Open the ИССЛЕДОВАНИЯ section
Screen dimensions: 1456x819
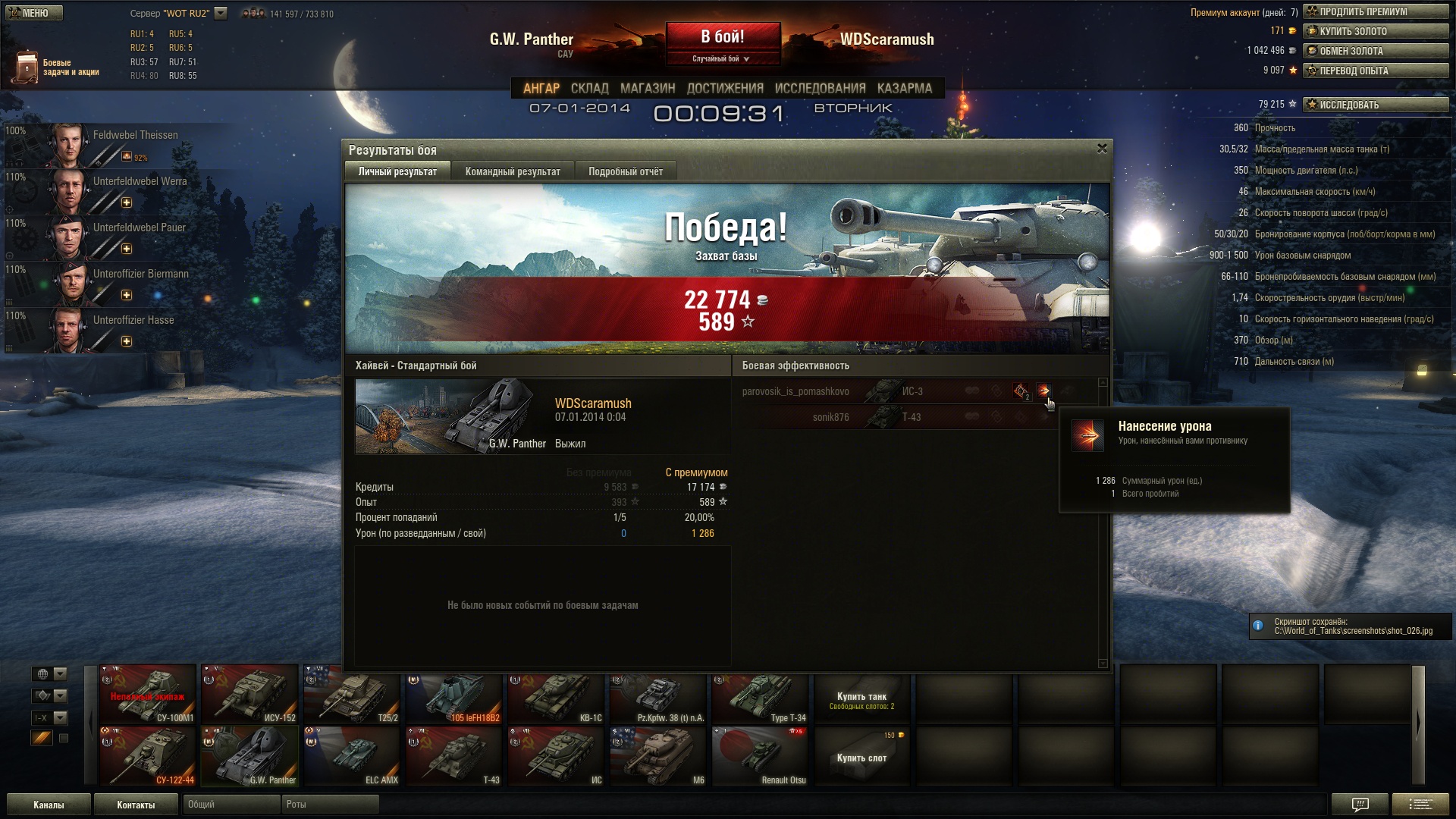(820, 88)
